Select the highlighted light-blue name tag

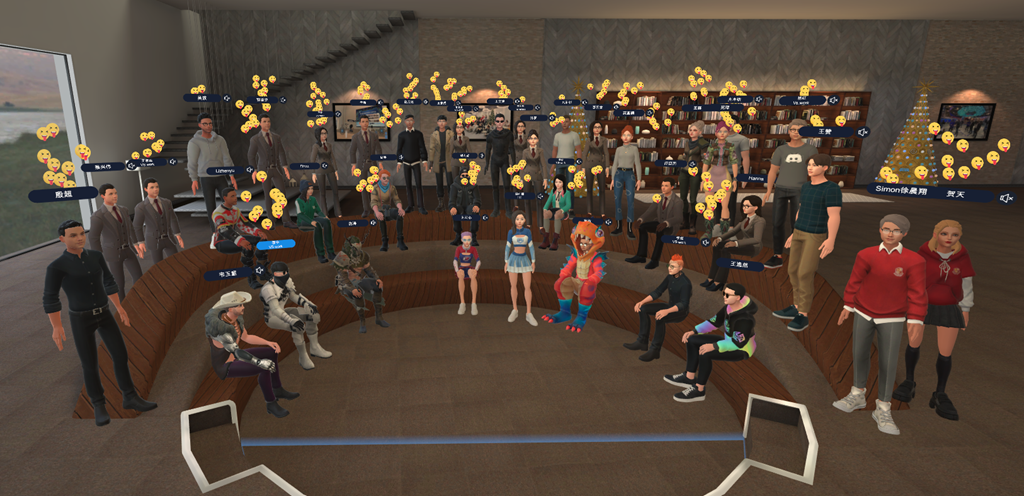tap(275, 243)
